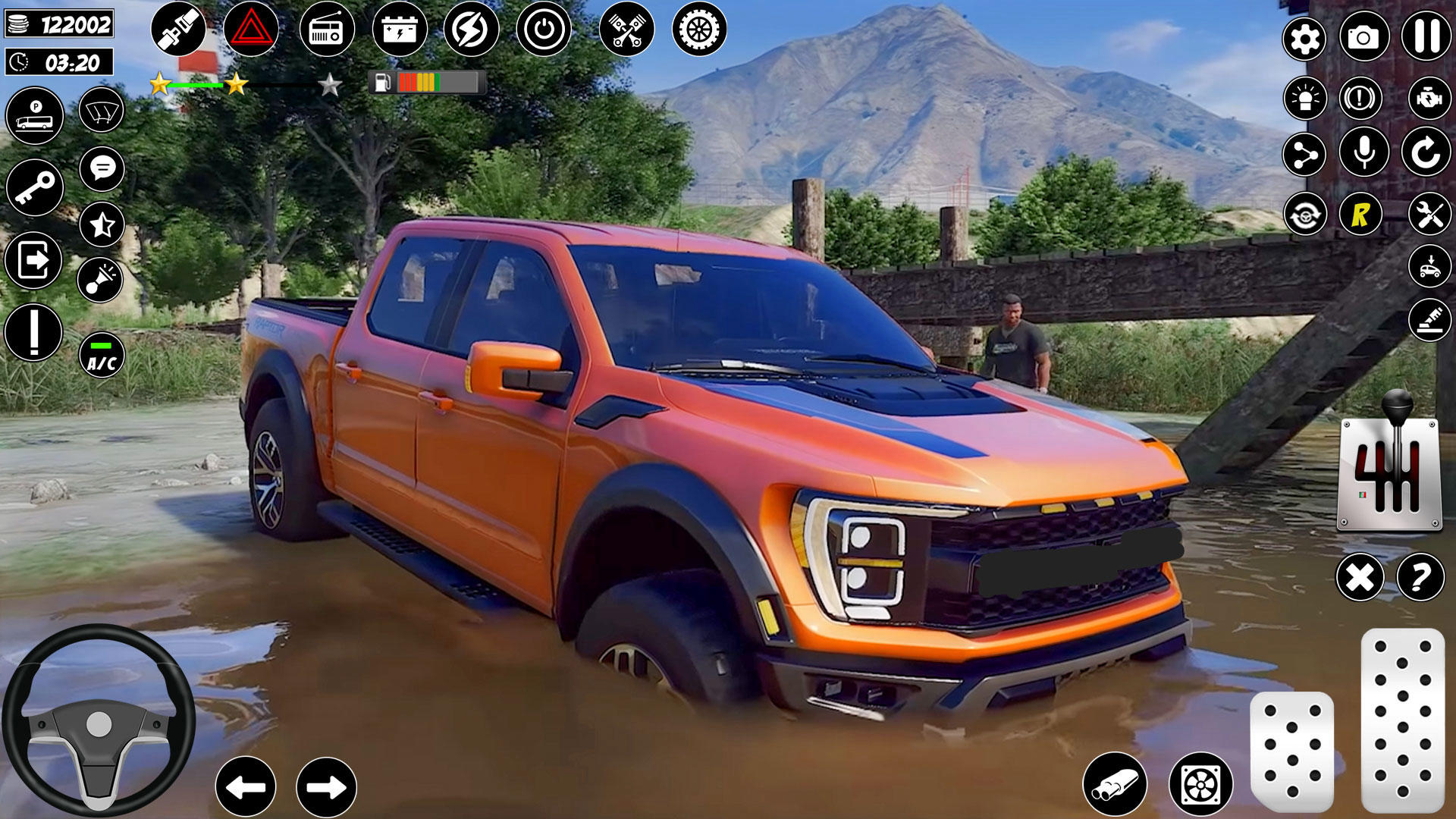Open the chat speech bubble

pos(102,168)
